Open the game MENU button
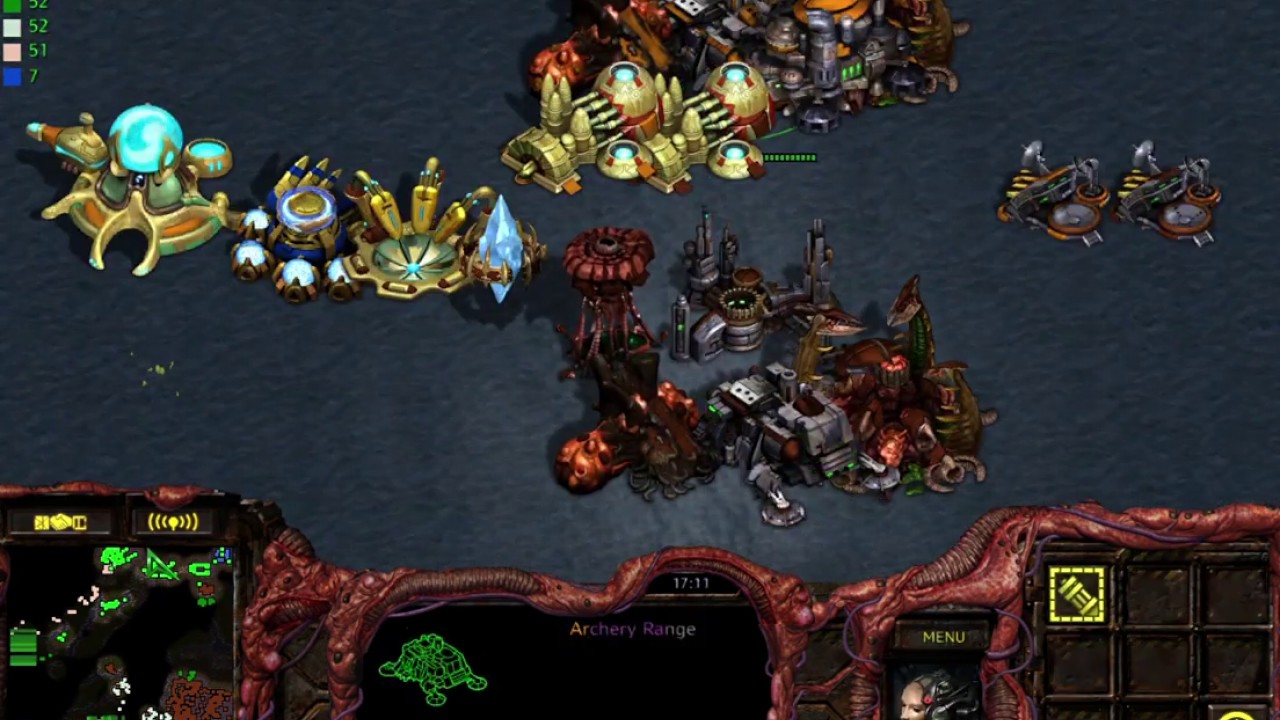 click(943, 637)
